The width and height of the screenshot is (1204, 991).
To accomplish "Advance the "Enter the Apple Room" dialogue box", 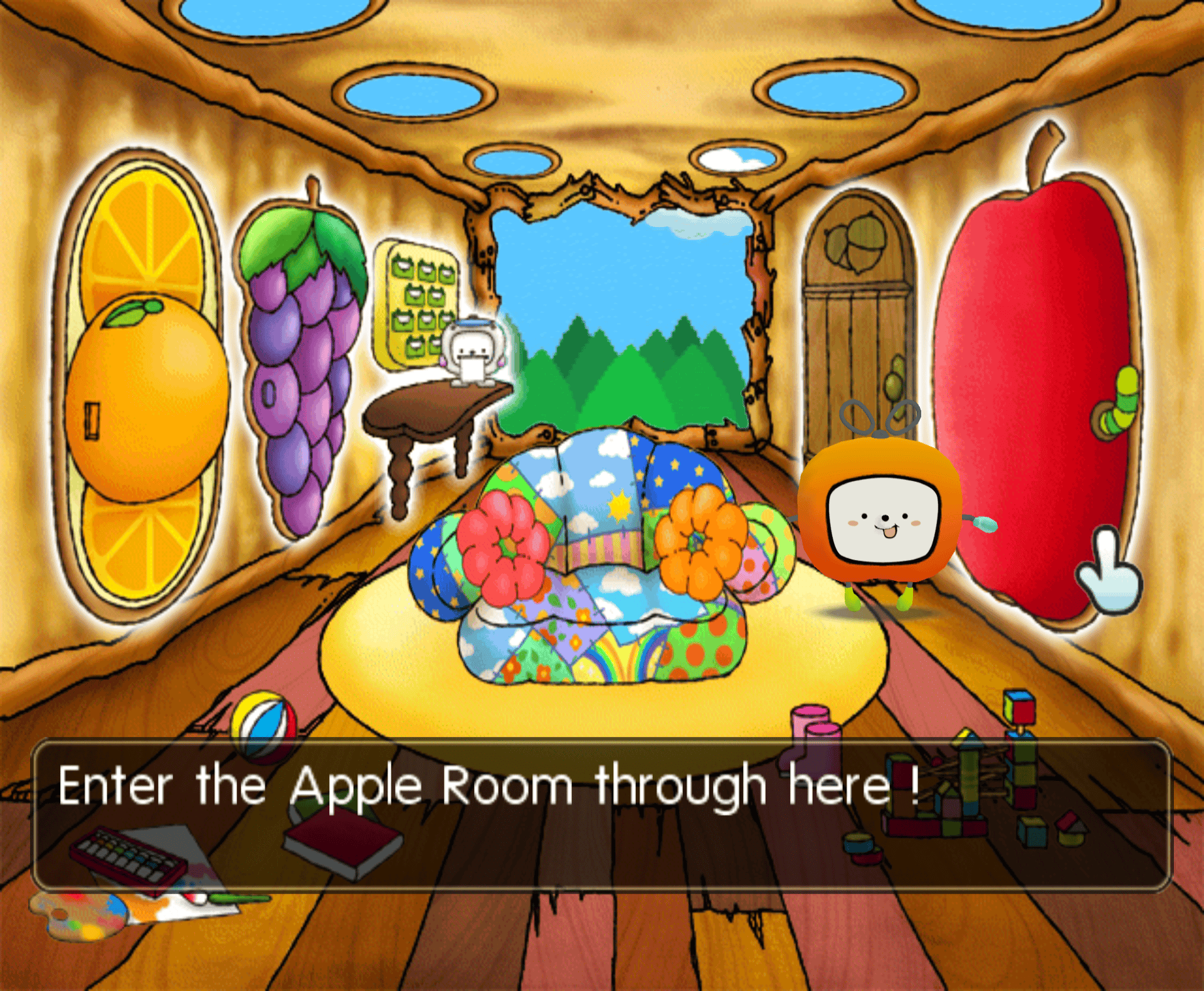I will (601, 814).
